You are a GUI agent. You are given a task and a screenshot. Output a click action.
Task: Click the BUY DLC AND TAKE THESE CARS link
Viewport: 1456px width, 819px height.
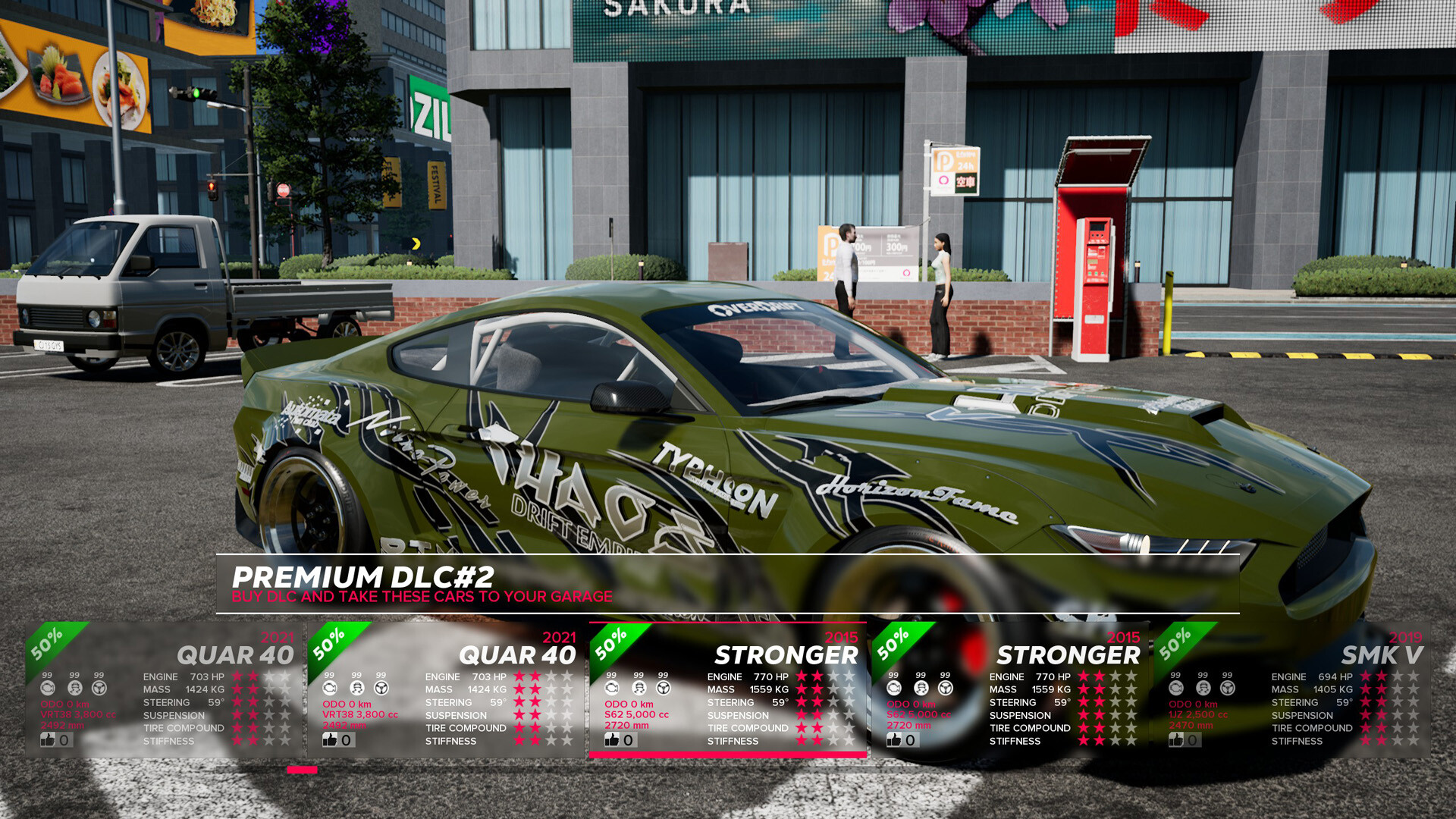[422, 596]
